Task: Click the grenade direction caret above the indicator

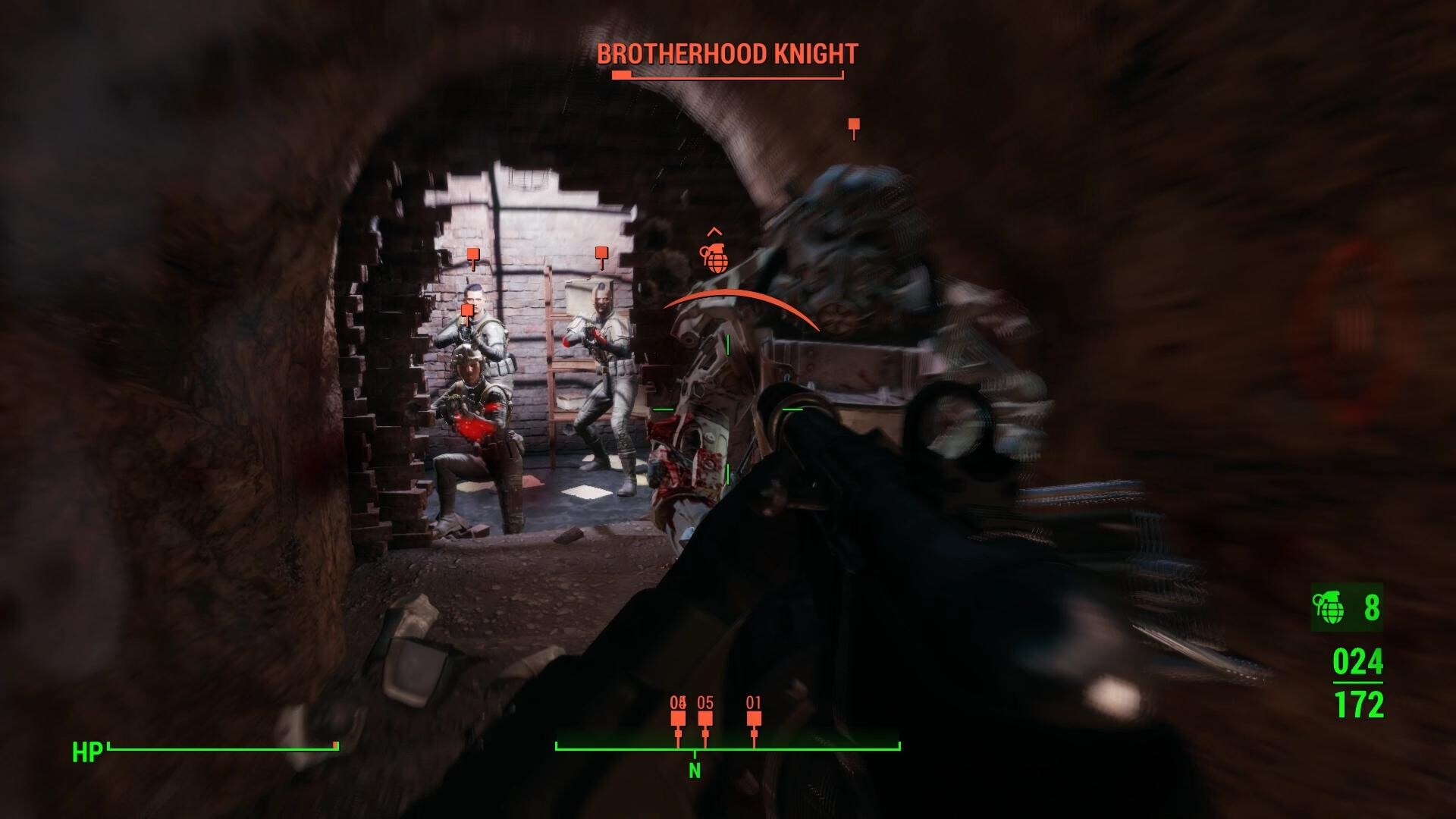Action: point(714,231)
